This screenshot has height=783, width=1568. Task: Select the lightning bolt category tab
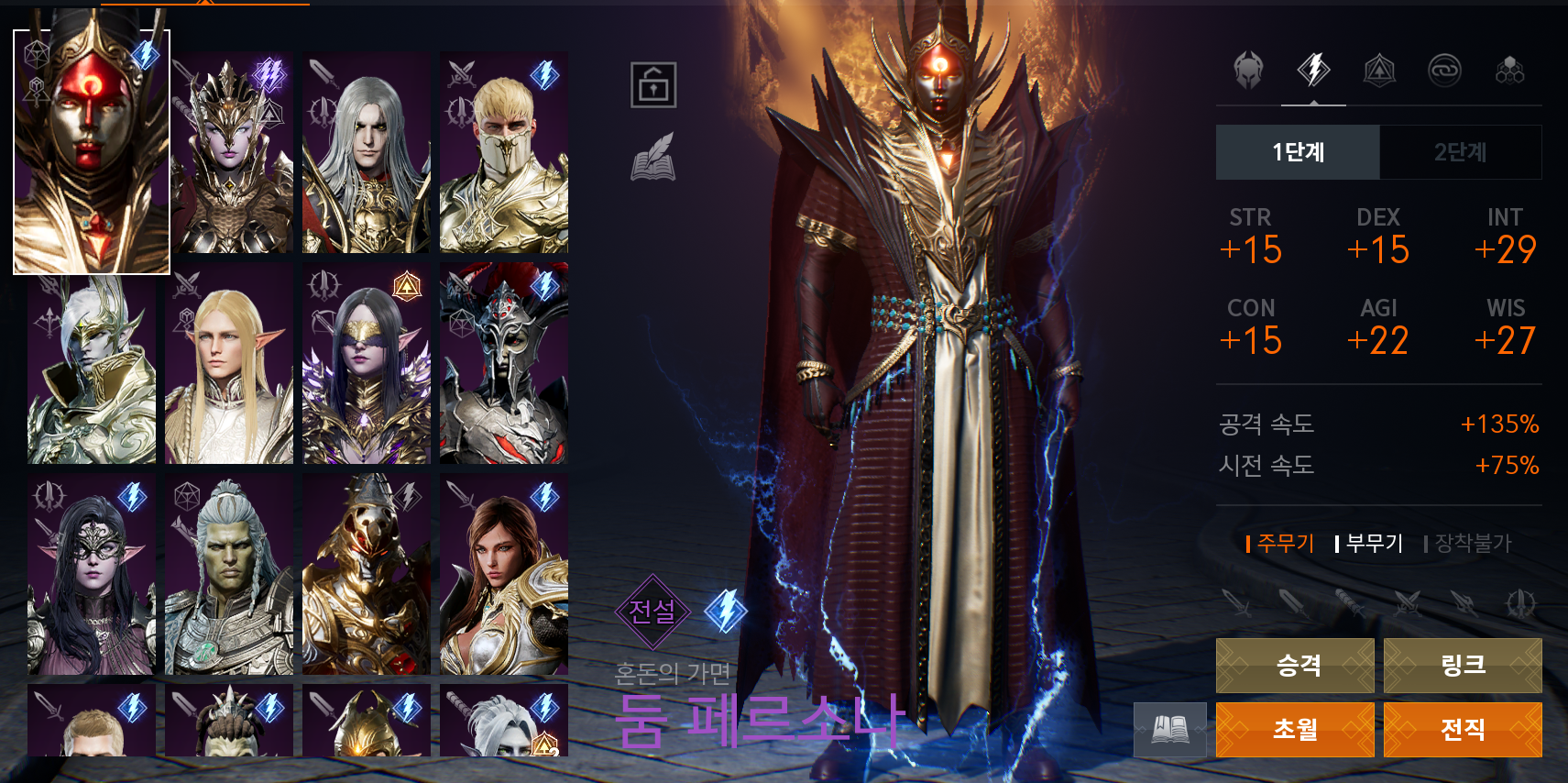pyautogui.click(x=1313, y=70)
